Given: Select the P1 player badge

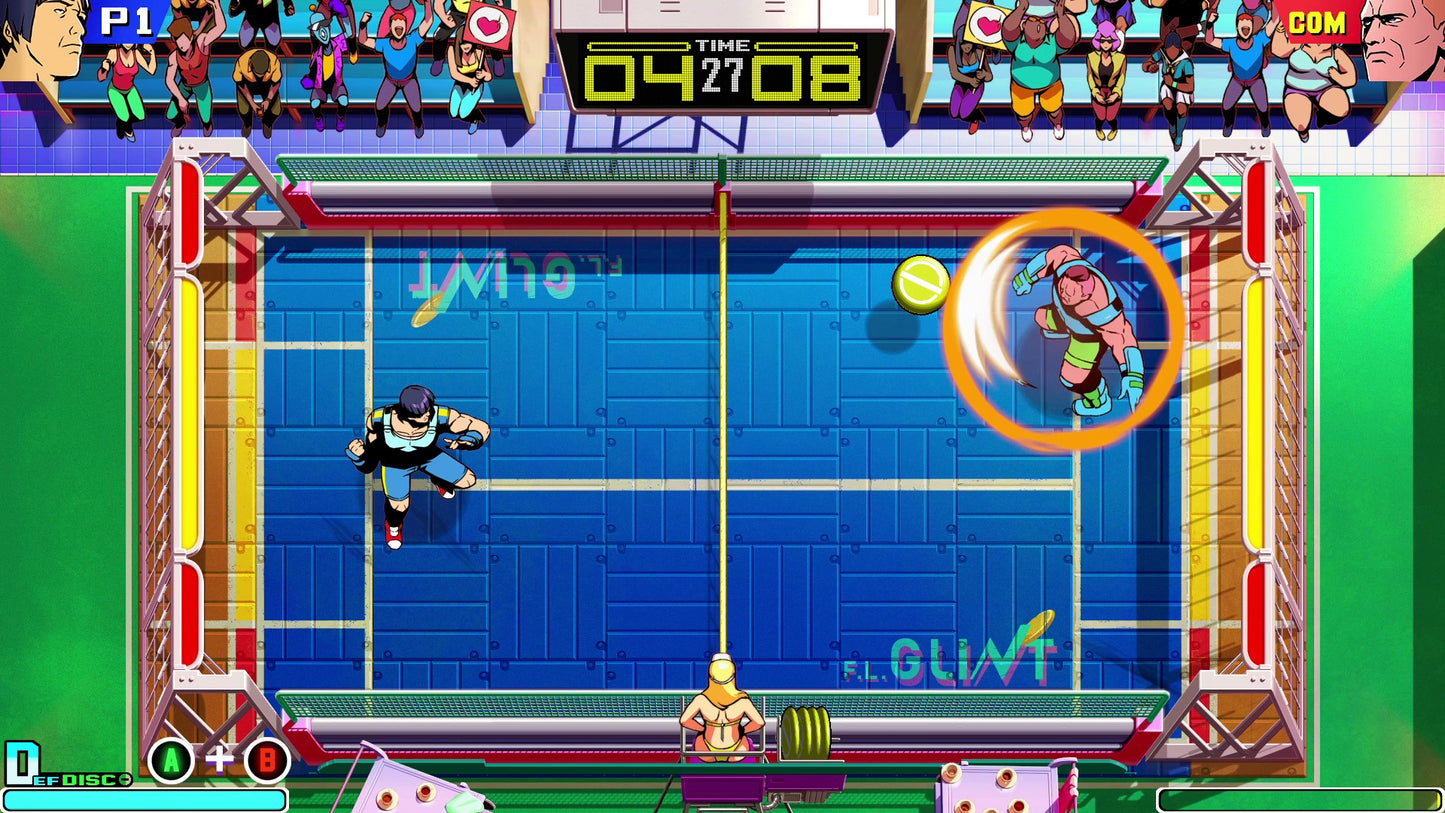Looking at the screenshot, I should coord(123,23).
